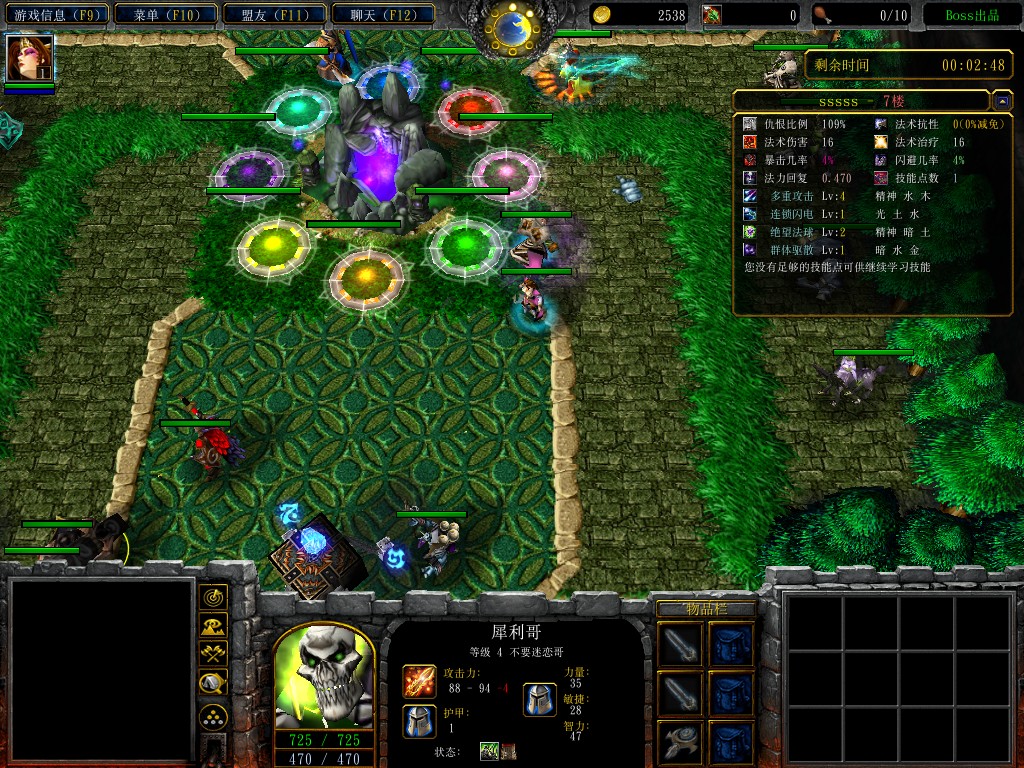Open the 盟友 (F11) allies panel
Image resolution: width=1024 pixels, height=768 pixels.
(270, 15)
